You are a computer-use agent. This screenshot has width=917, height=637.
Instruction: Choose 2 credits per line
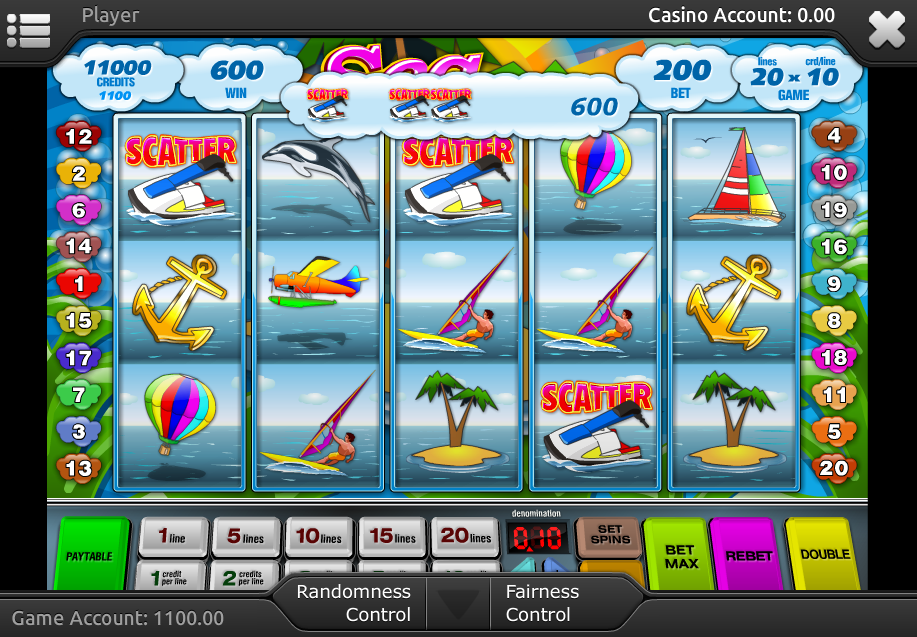coord(246,577)
